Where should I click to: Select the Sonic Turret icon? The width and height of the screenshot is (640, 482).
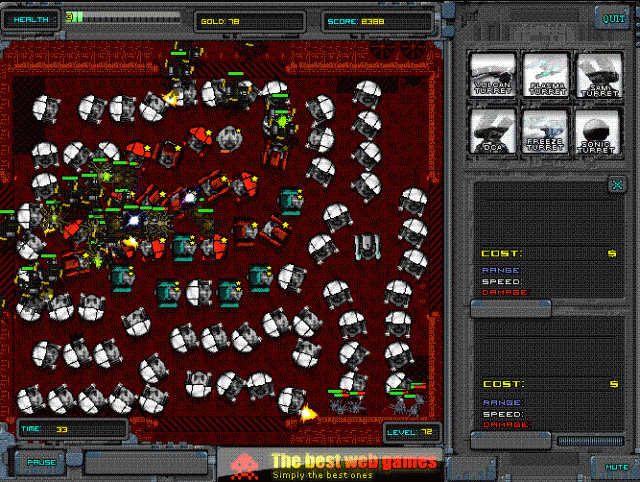[x=600, y=131]
